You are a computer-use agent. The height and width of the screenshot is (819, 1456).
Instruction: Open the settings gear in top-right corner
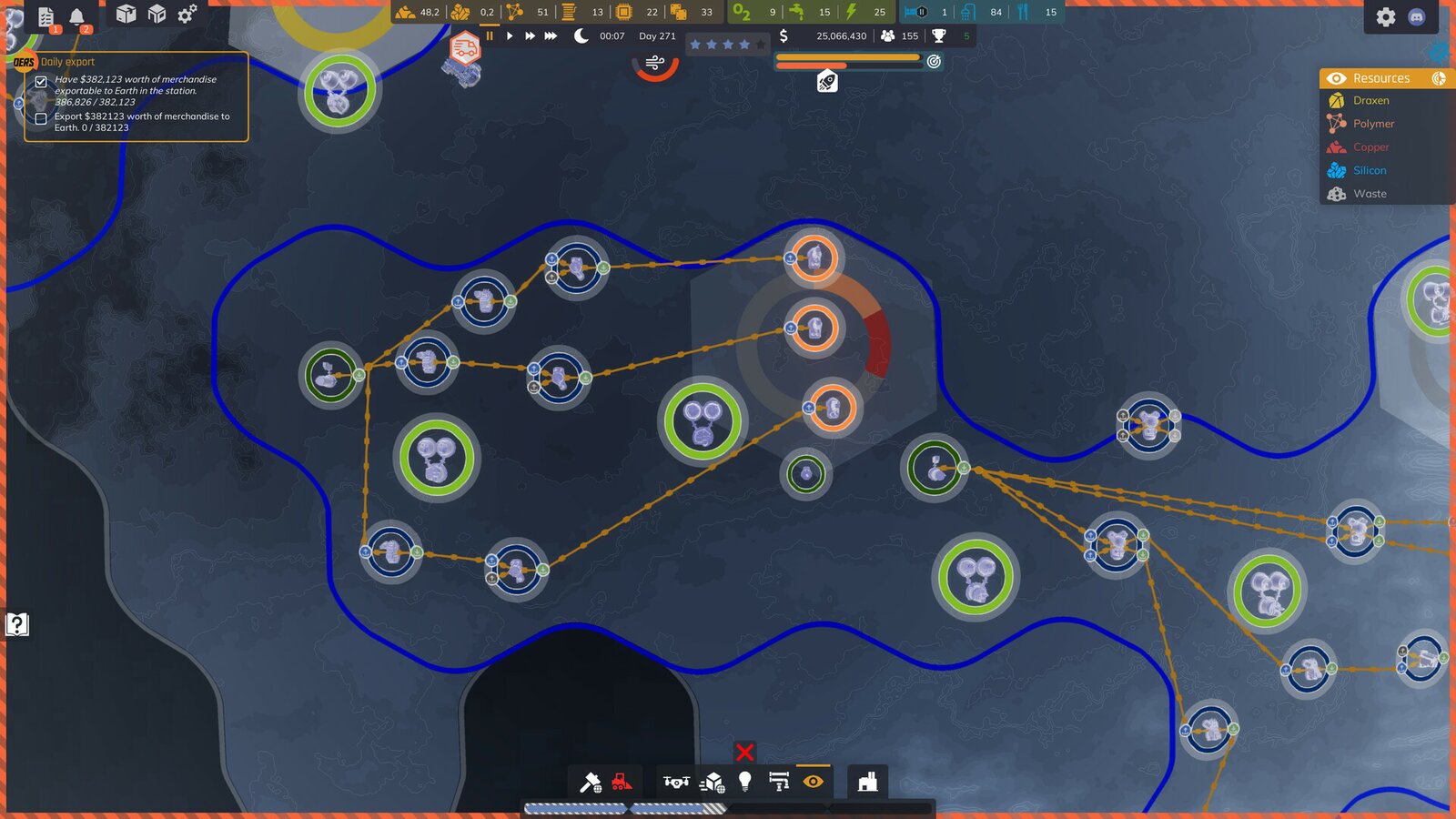1388,15
